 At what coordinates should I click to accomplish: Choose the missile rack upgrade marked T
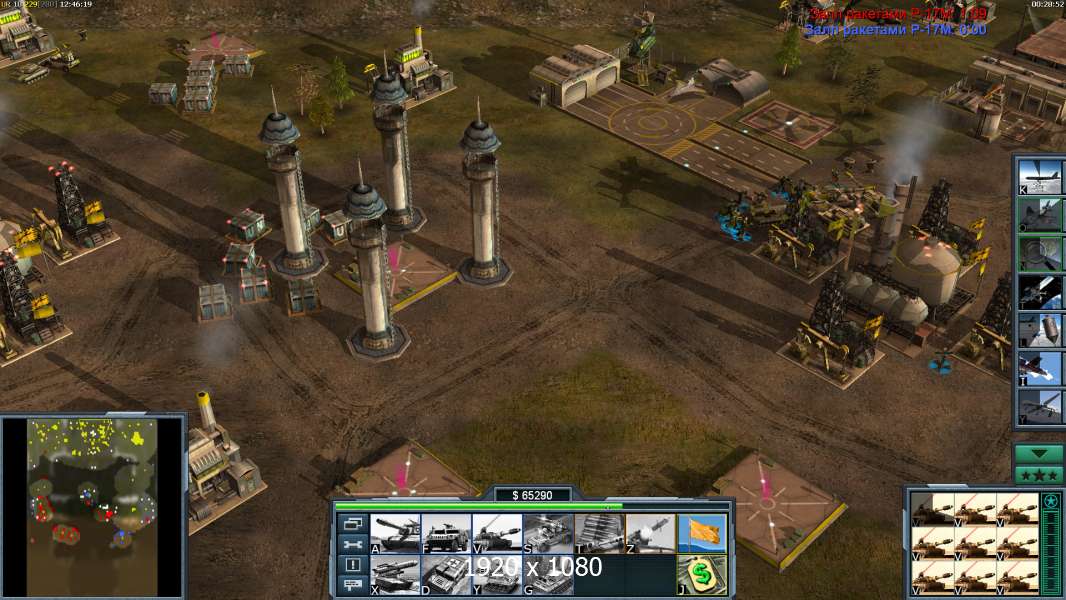[x=599, y=533]
